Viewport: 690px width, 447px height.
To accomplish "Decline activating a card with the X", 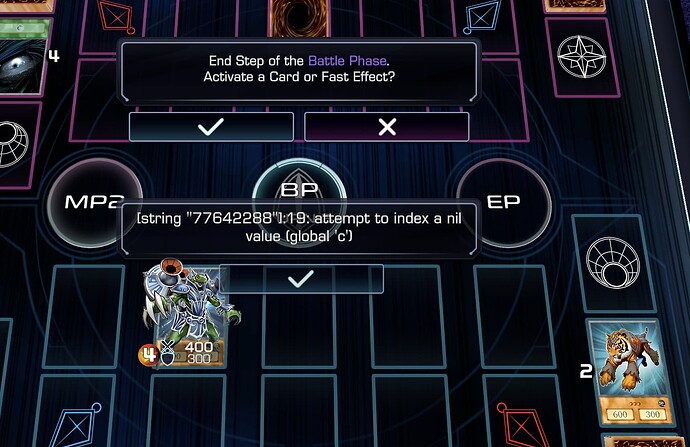I will 387,127.
